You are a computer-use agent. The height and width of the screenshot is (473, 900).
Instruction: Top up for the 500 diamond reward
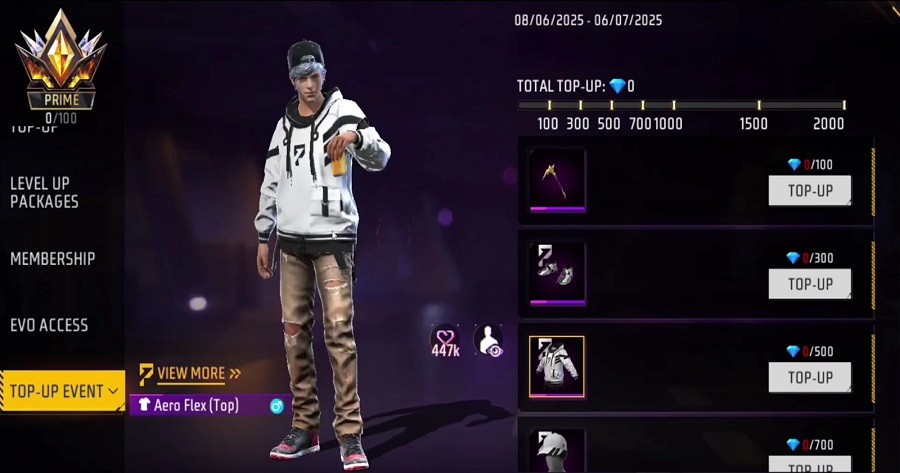point(809,377)
